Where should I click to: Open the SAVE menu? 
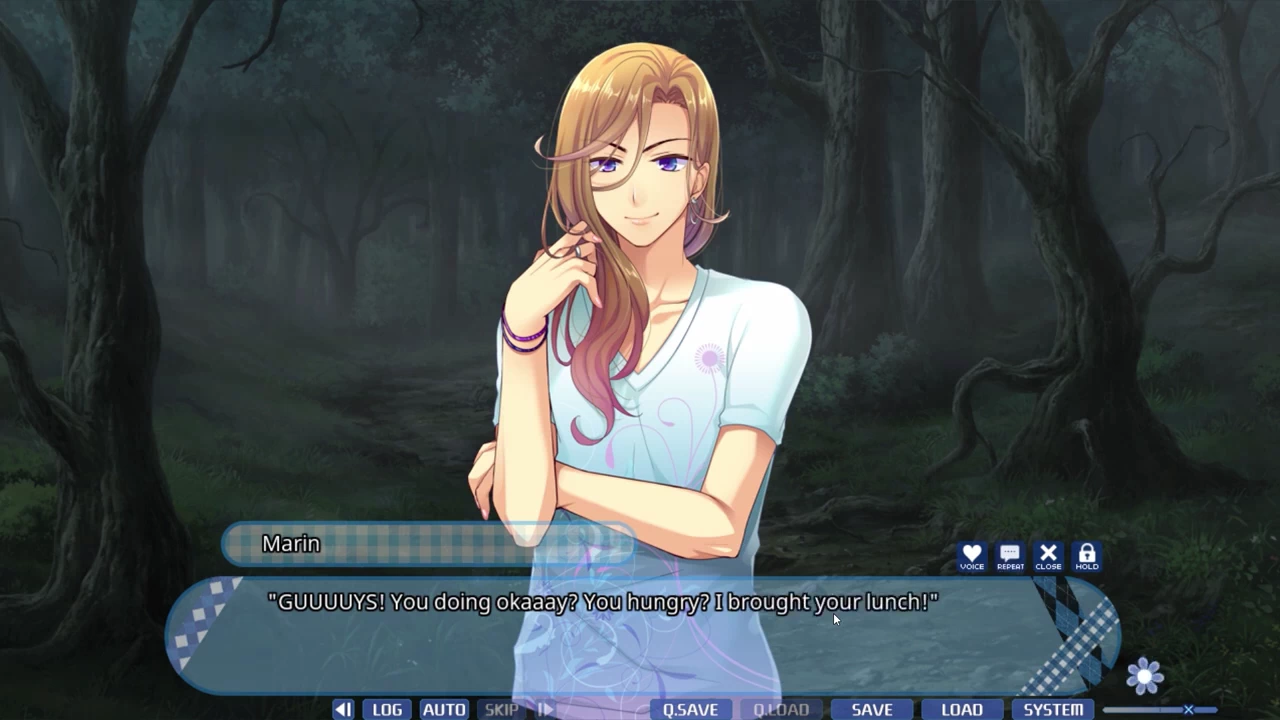pos(872,710)
